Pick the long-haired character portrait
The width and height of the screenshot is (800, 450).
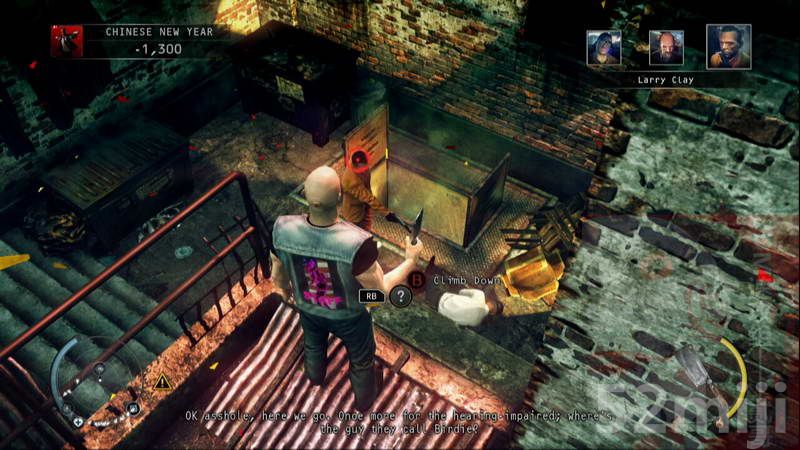coord(604,48)
